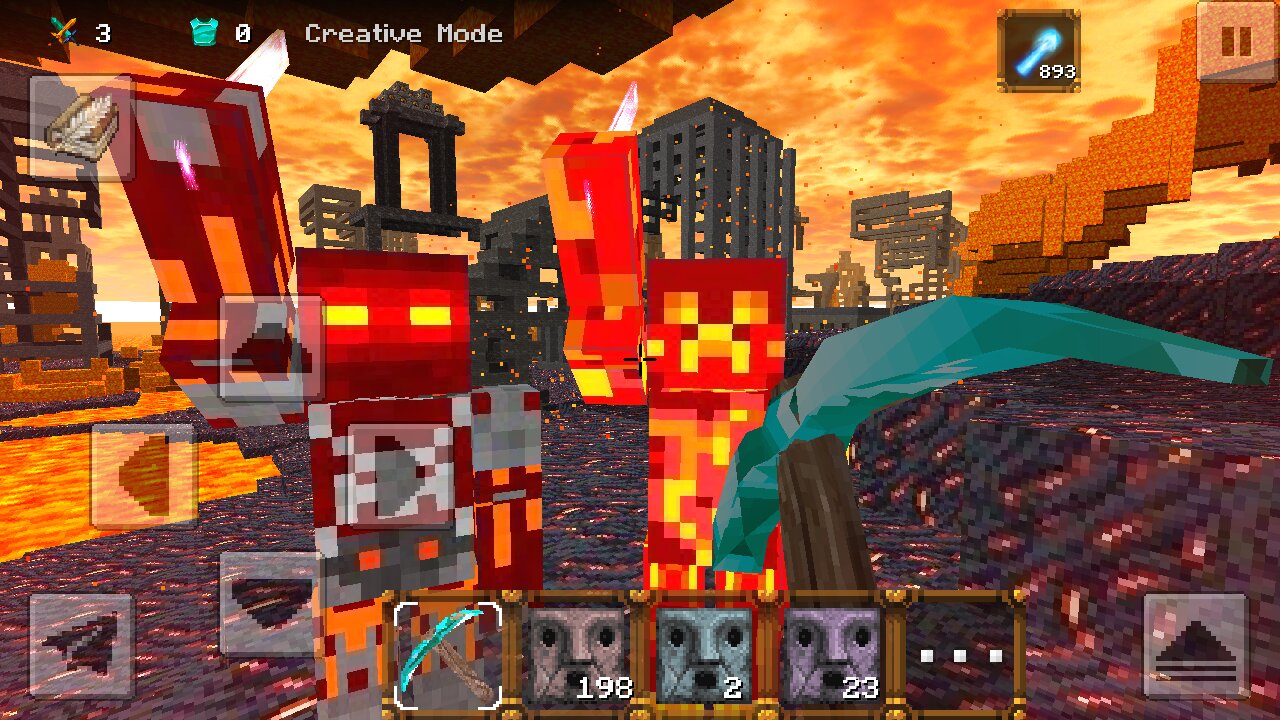The image size is (1280, 720).
Task: Tap the move right arrow button
Action: tap(399, 475)
